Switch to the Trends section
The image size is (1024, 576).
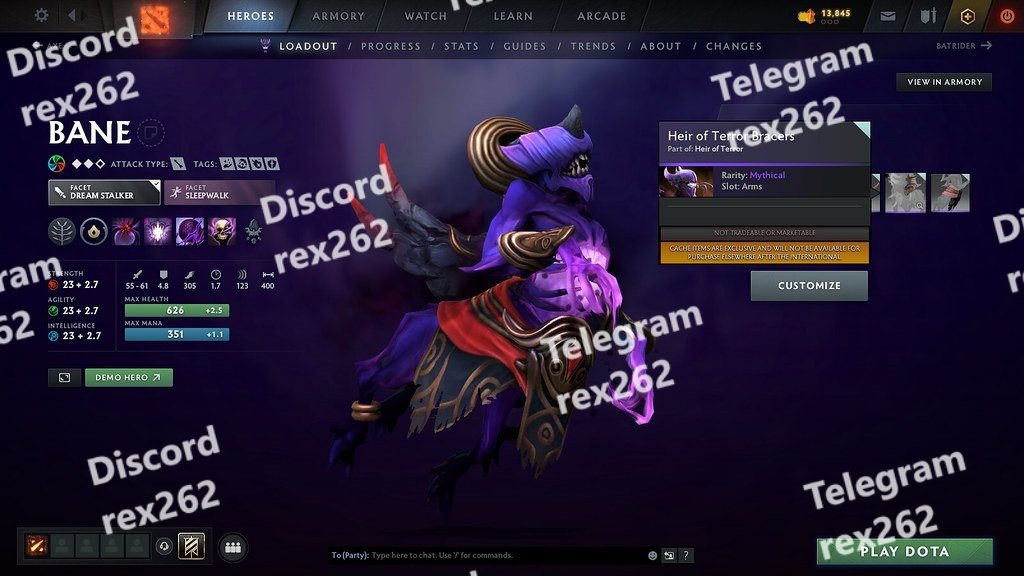click(593, 46)
